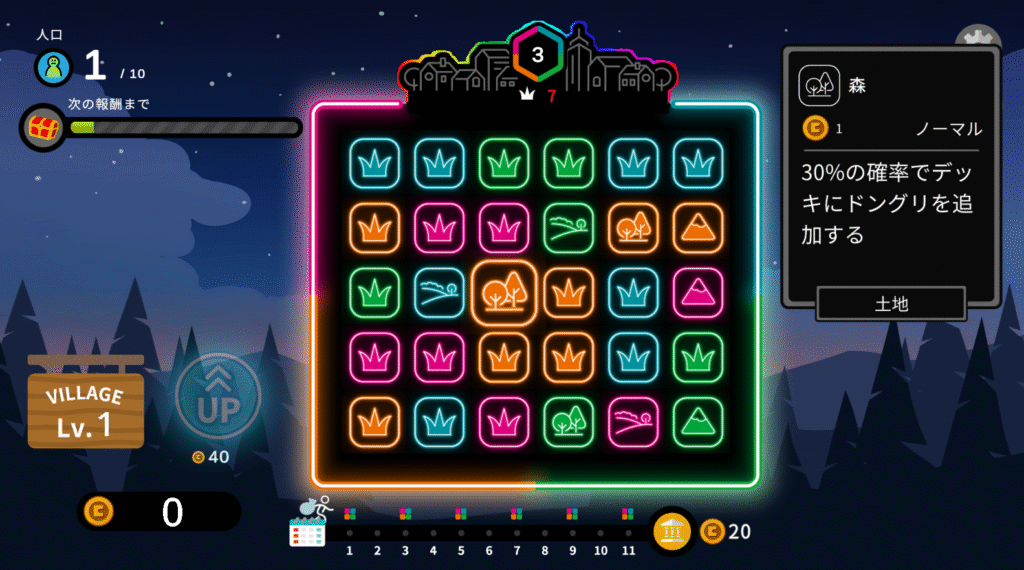Choose the pink mountain tile
The image size is (1024, 570).
[x=698, y=293]
